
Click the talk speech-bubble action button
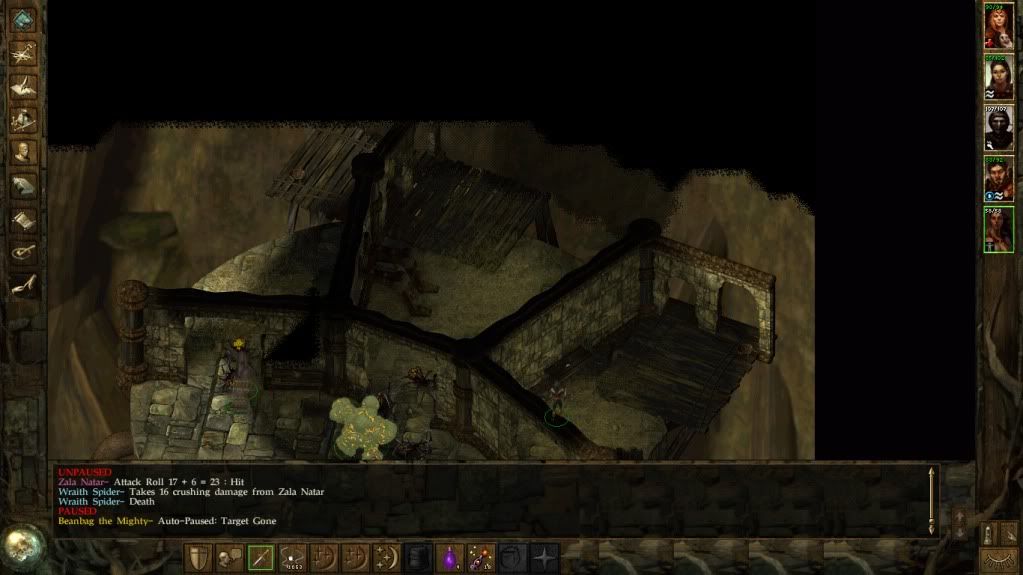point(229,558)
